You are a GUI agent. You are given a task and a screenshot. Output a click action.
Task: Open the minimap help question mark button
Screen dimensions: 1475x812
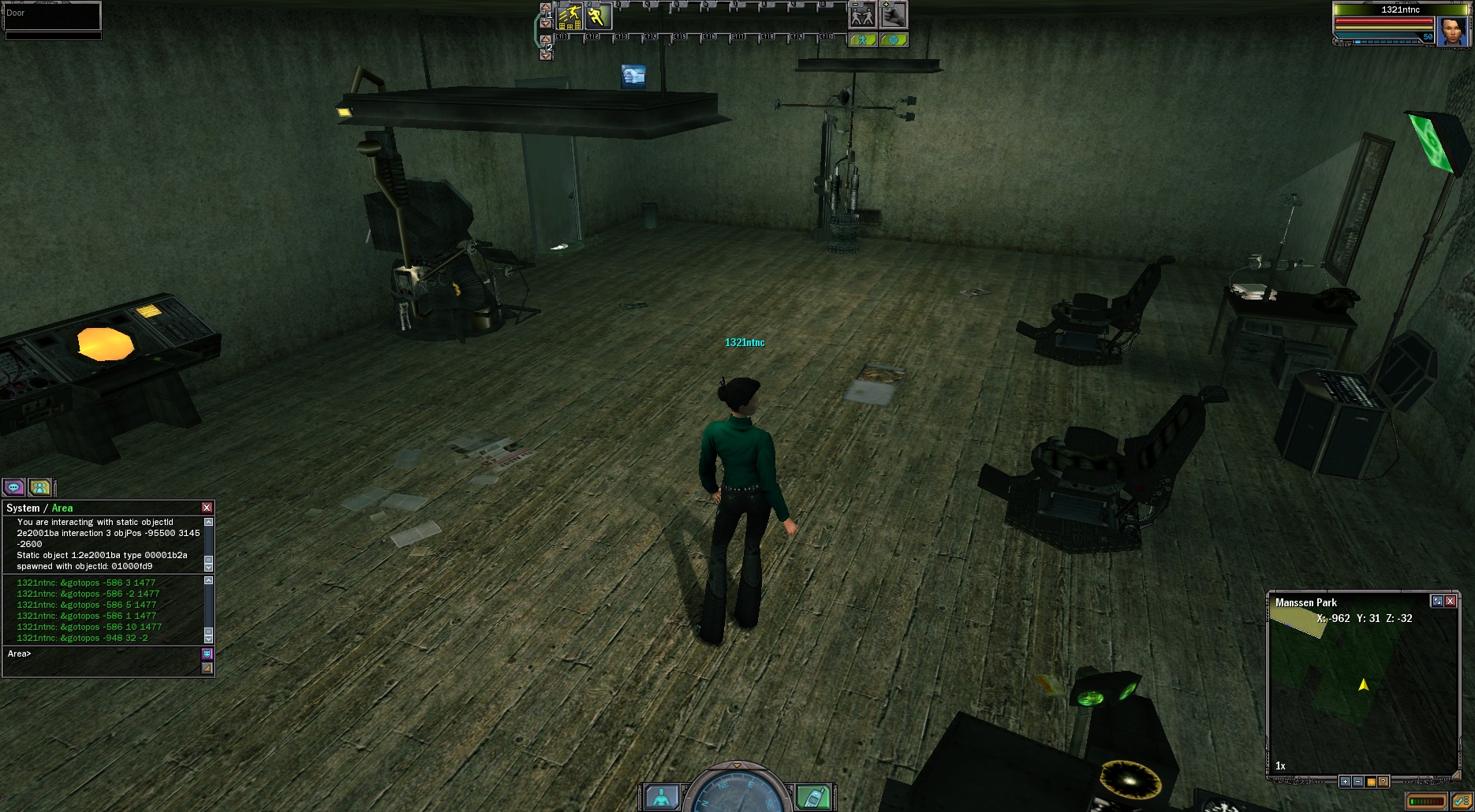click(1383, 781)
